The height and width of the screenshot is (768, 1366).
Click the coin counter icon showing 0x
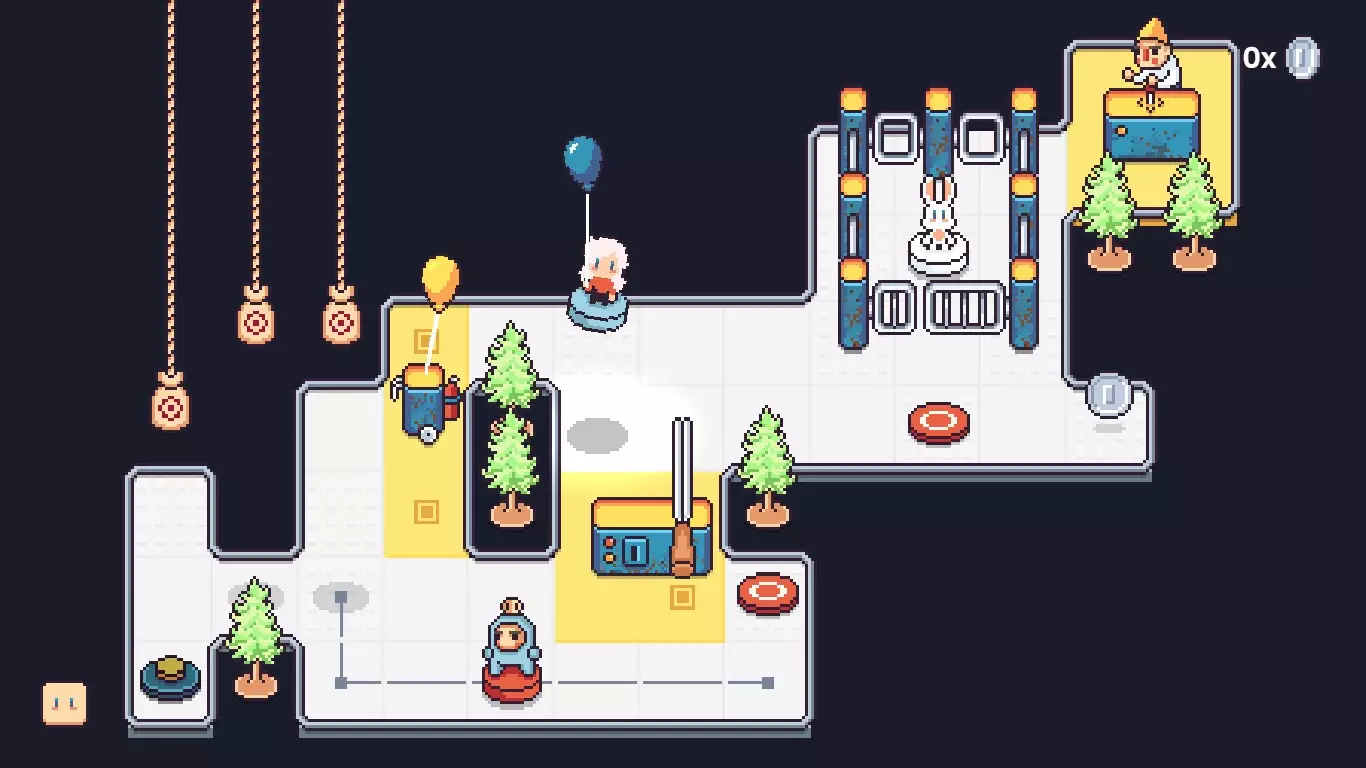click(x=1301, y=58)
